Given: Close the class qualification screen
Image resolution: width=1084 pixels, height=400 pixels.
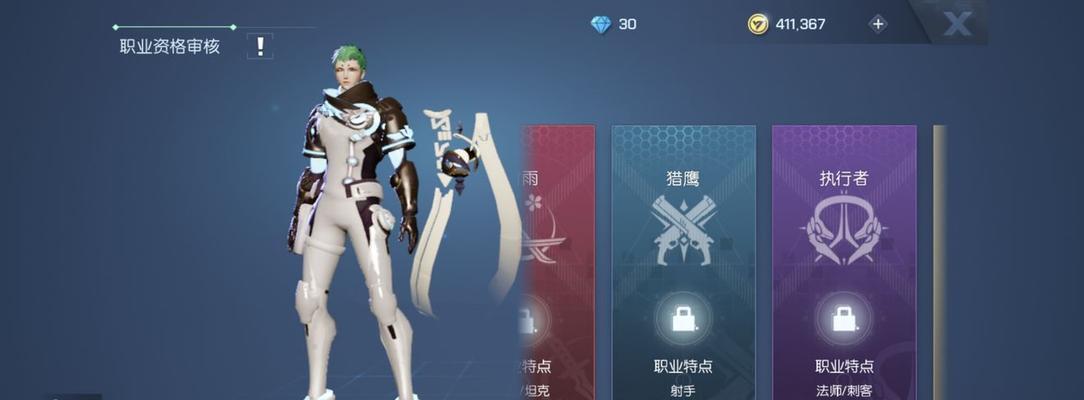Looking at the screenshot, I should 957,25.
